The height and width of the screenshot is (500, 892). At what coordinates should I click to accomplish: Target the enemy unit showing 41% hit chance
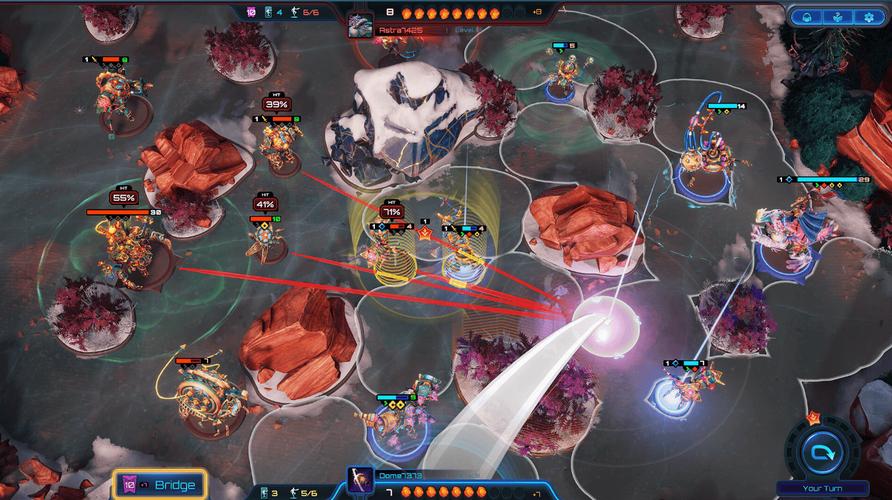(x=267, y=243)
